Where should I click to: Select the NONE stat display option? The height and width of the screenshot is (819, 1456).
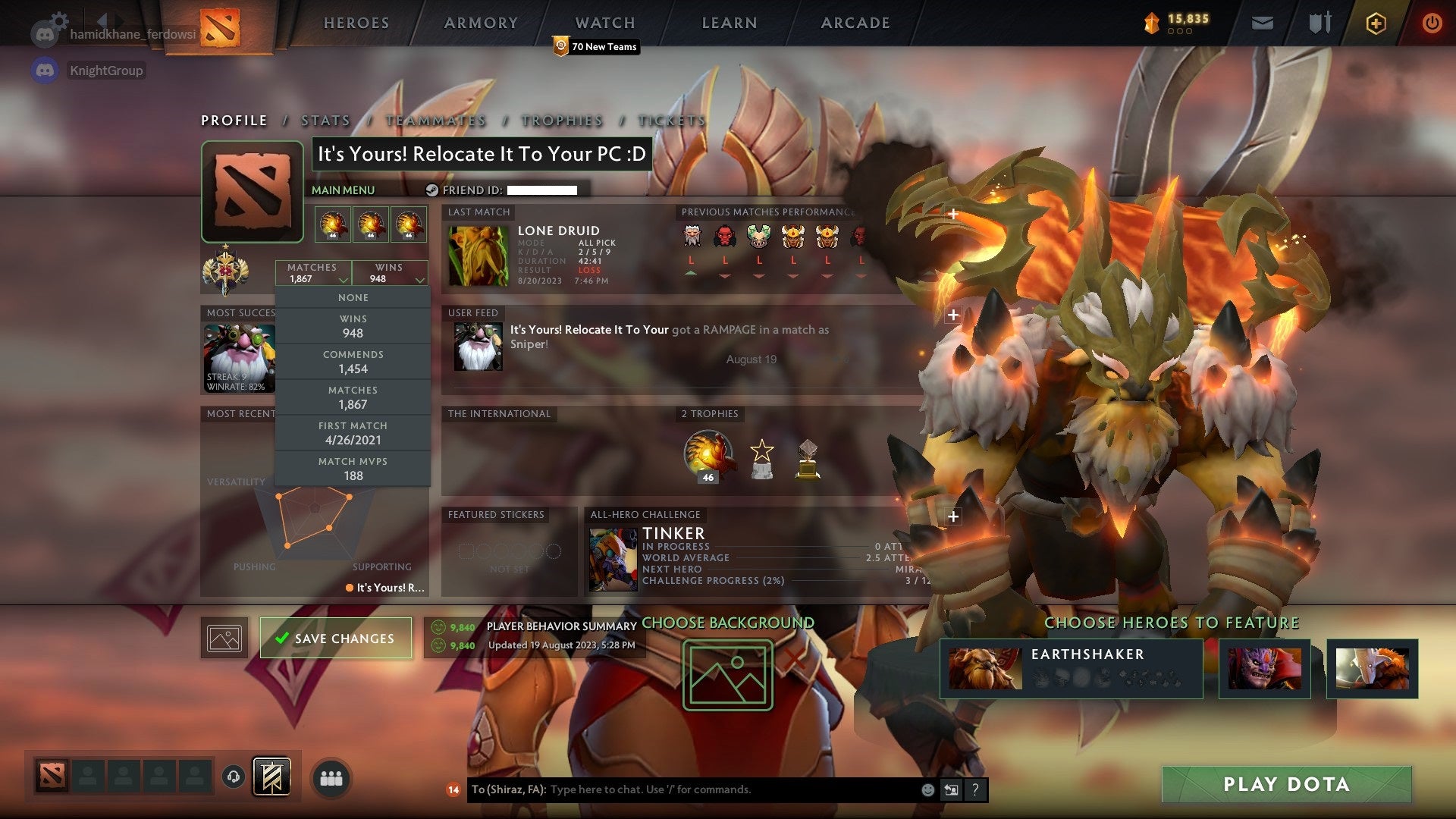click(x=353, y=297)
